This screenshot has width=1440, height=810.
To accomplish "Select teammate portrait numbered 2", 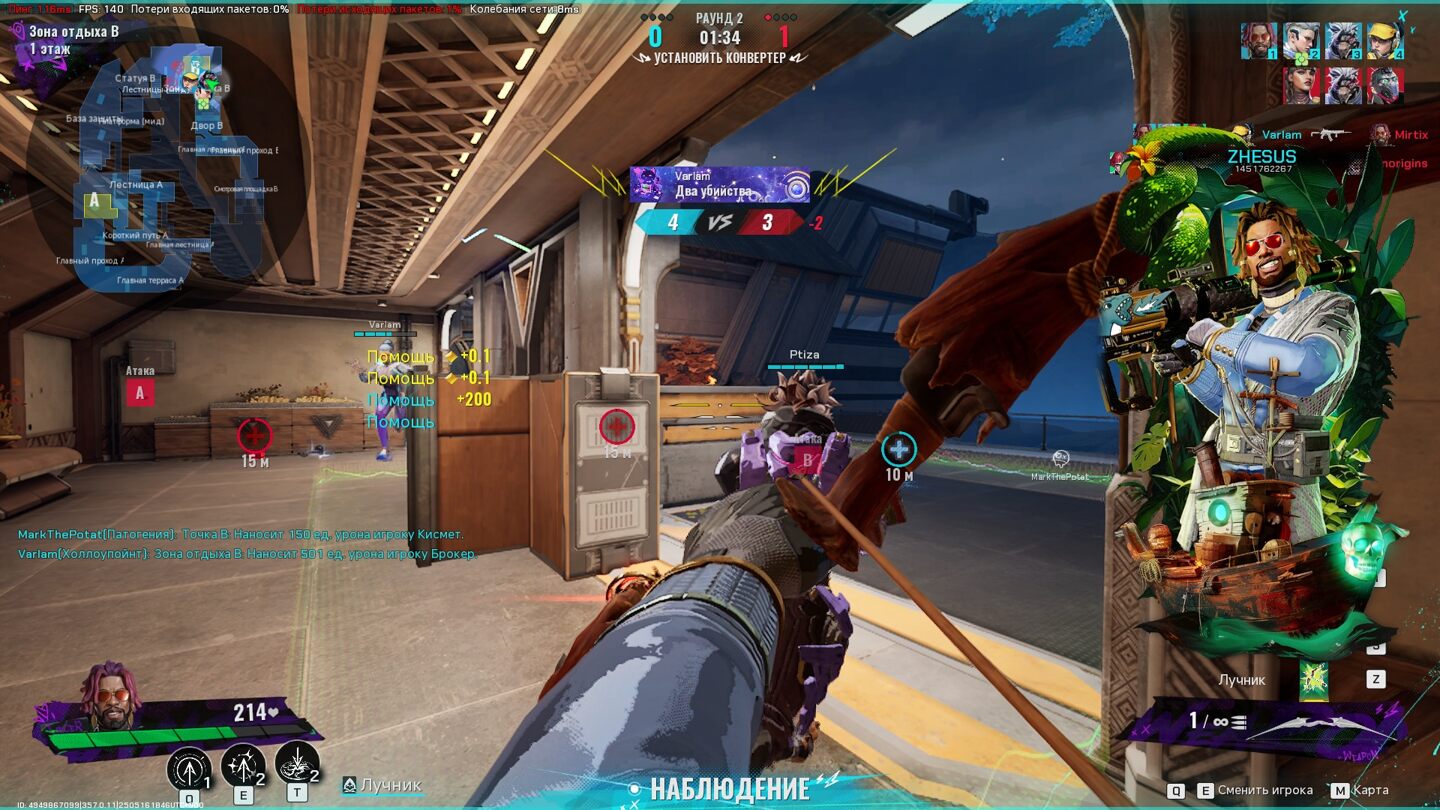I will coord(1301,41).
